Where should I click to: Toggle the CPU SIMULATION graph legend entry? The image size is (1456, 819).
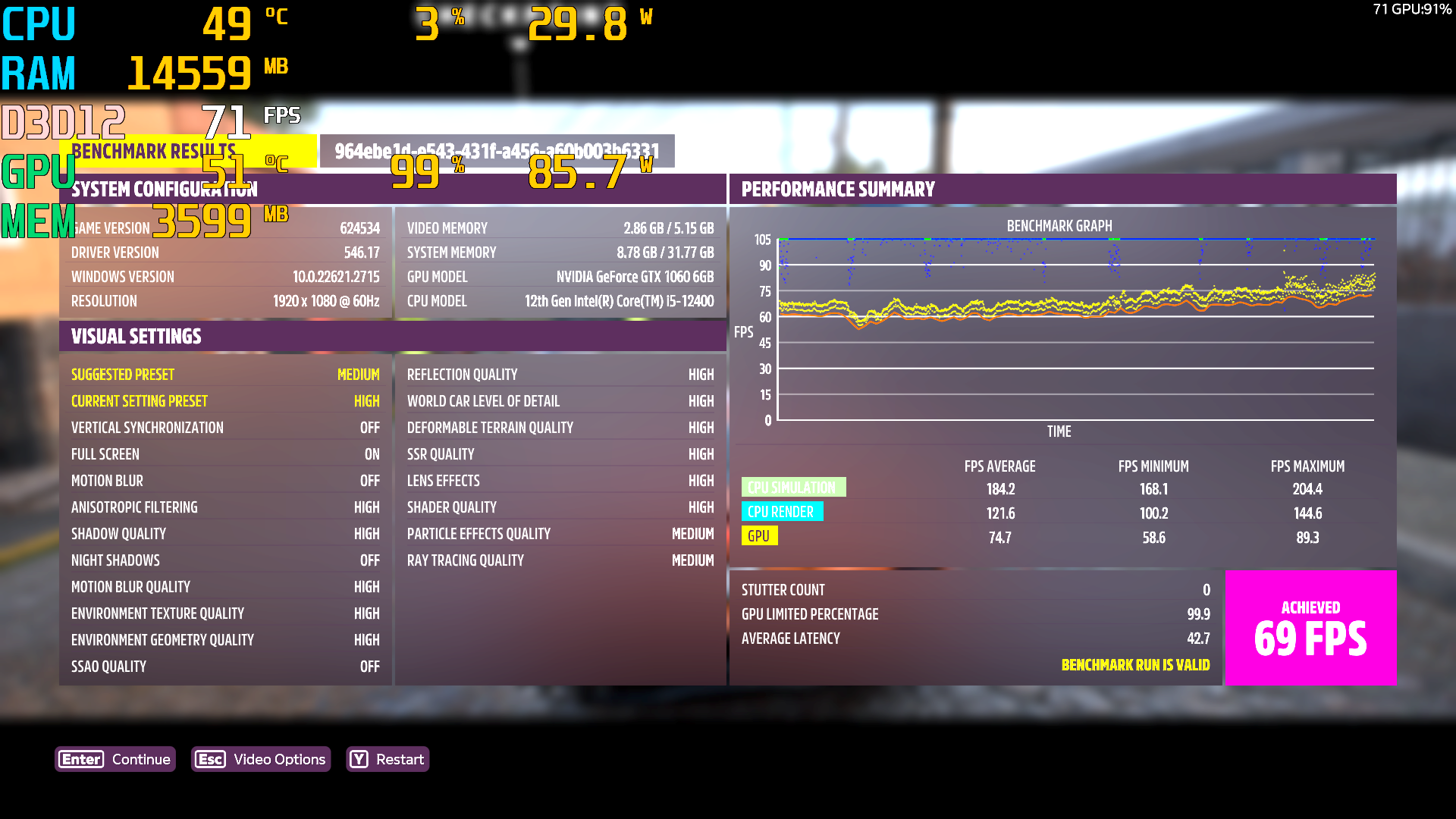tap(793, 486)
